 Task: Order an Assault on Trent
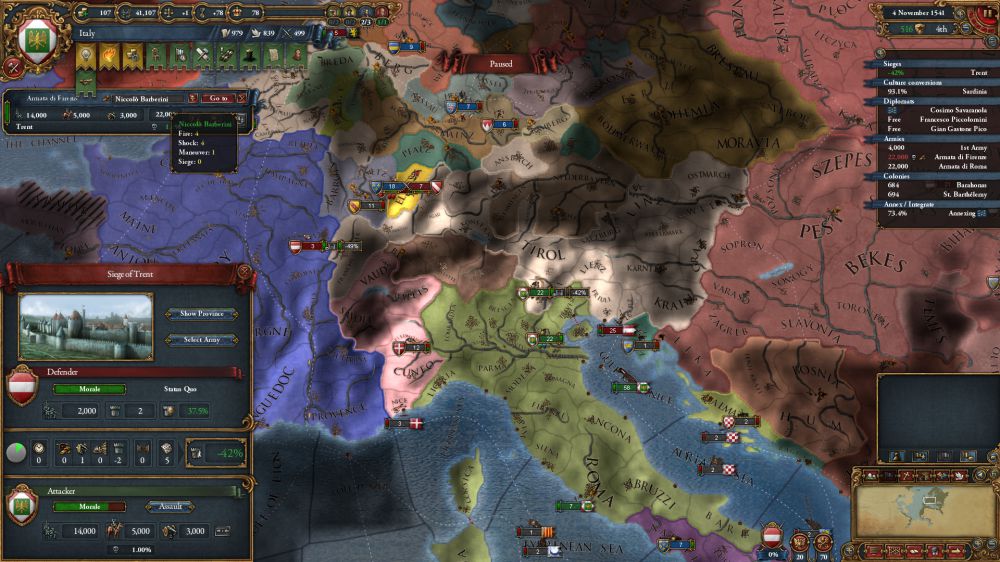point(170,507)
